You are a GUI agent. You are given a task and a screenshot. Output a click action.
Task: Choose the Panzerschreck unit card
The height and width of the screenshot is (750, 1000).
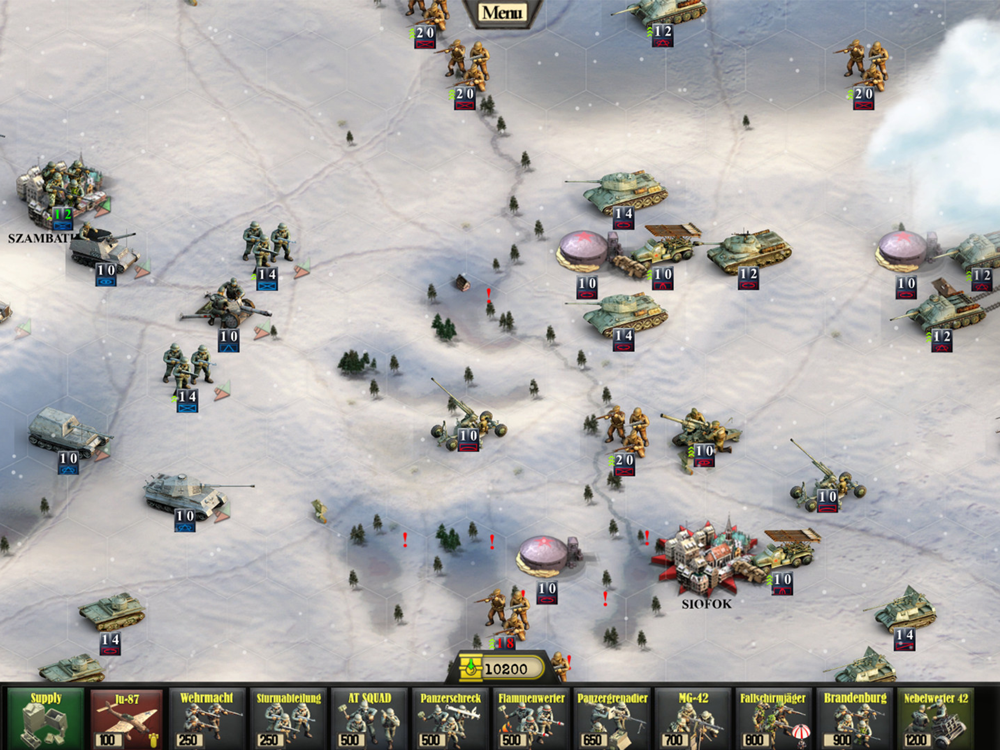coord(450,718)
